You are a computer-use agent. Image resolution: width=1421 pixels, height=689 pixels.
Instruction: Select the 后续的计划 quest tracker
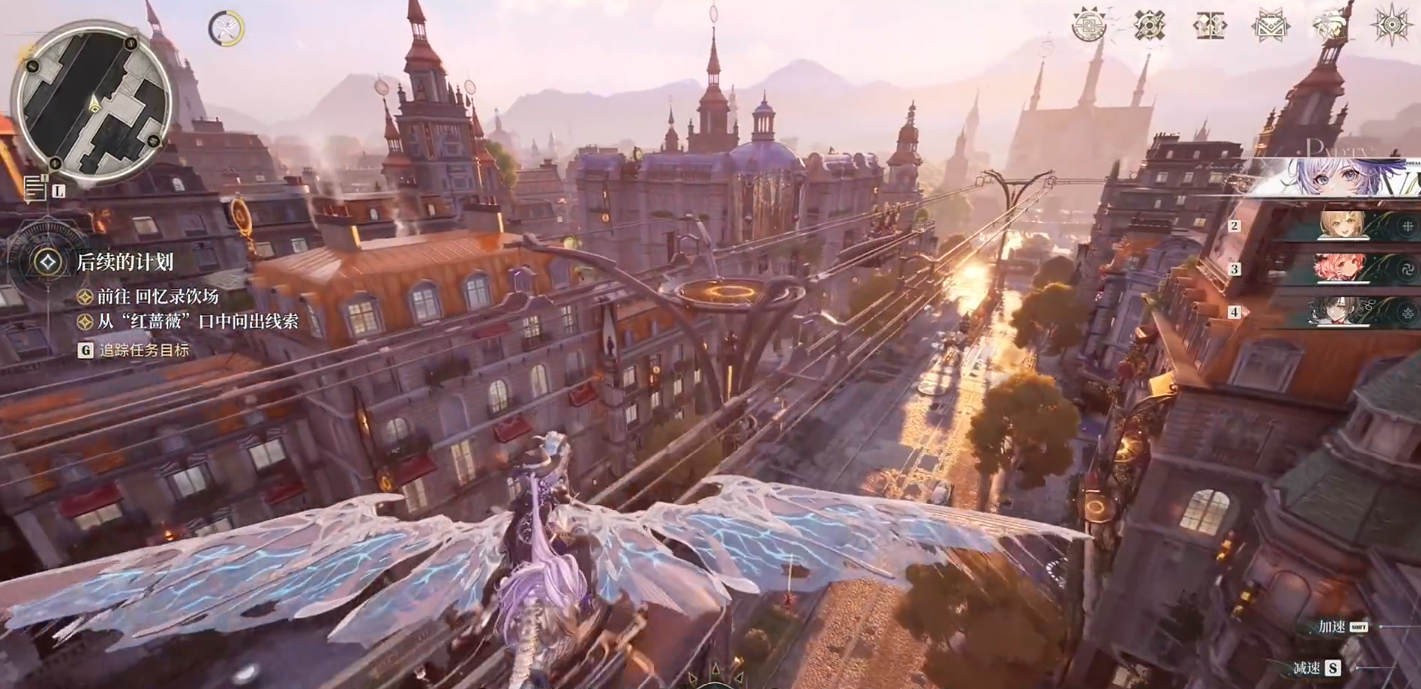point(123,262)
